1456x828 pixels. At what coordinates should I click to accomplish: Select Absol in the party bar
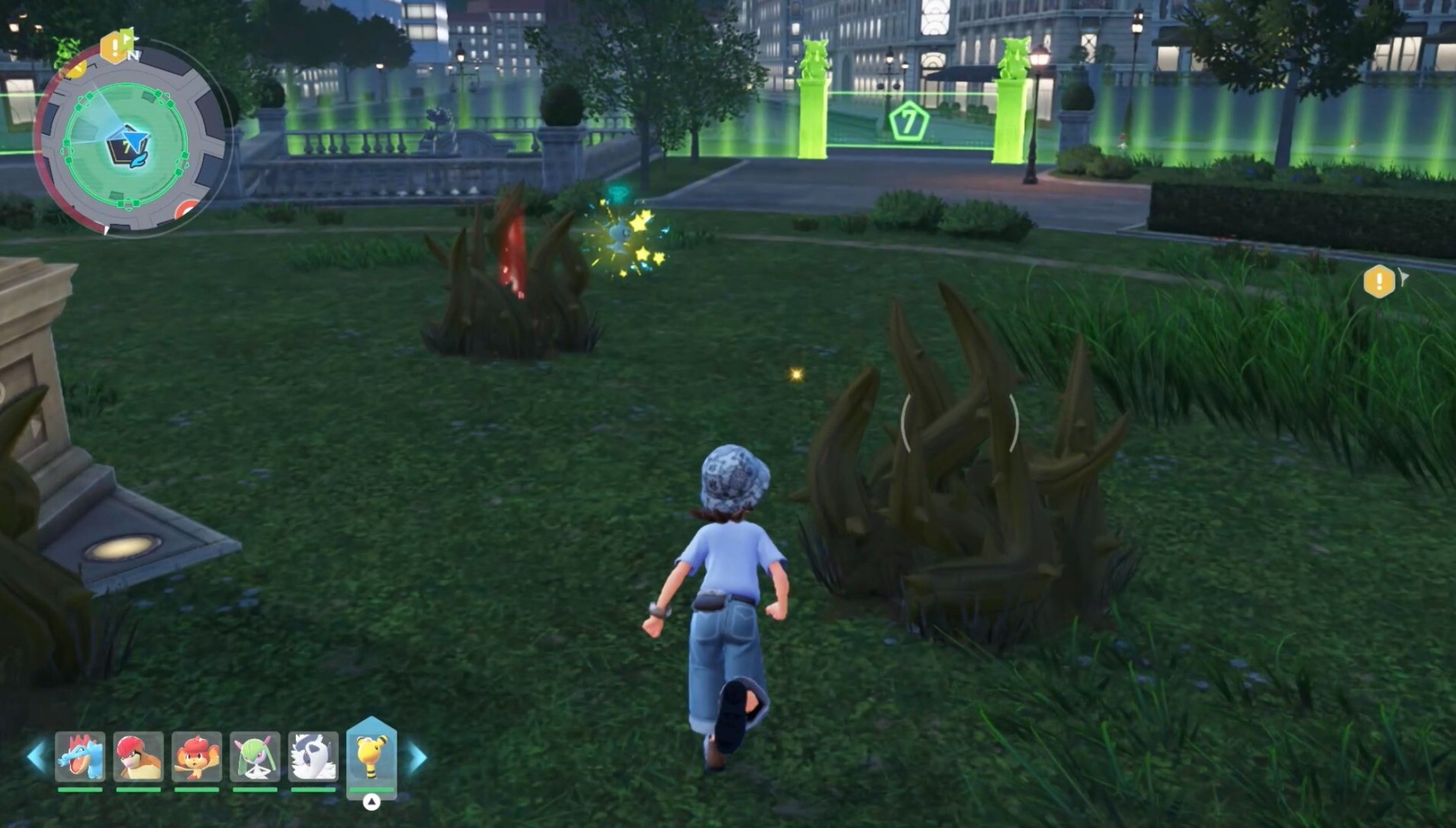(313, 757)
